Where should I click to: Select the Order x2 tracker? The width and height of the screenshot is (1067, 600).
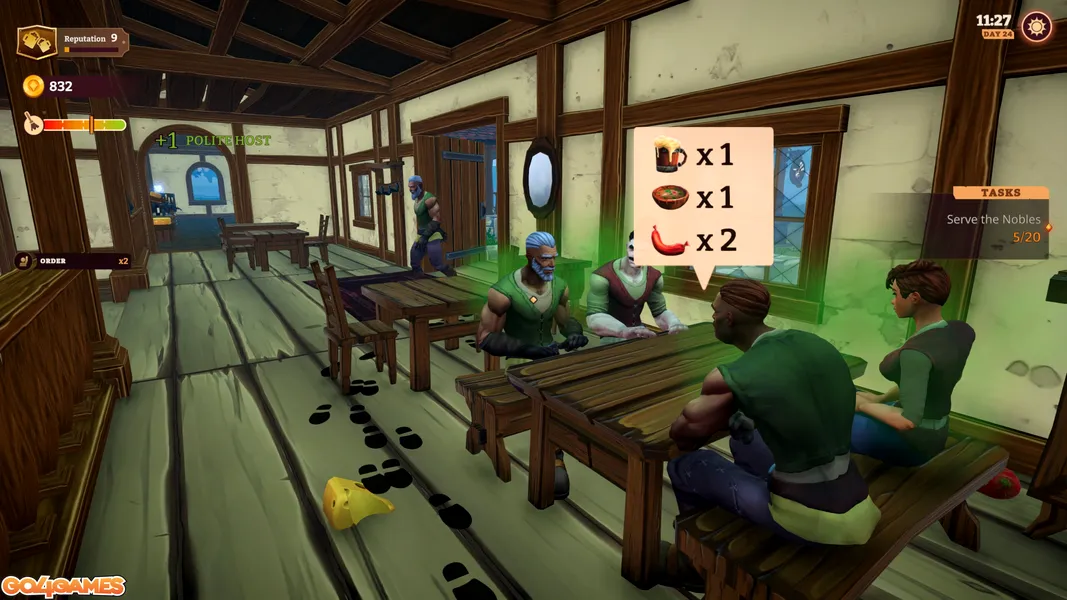[72, 261]
